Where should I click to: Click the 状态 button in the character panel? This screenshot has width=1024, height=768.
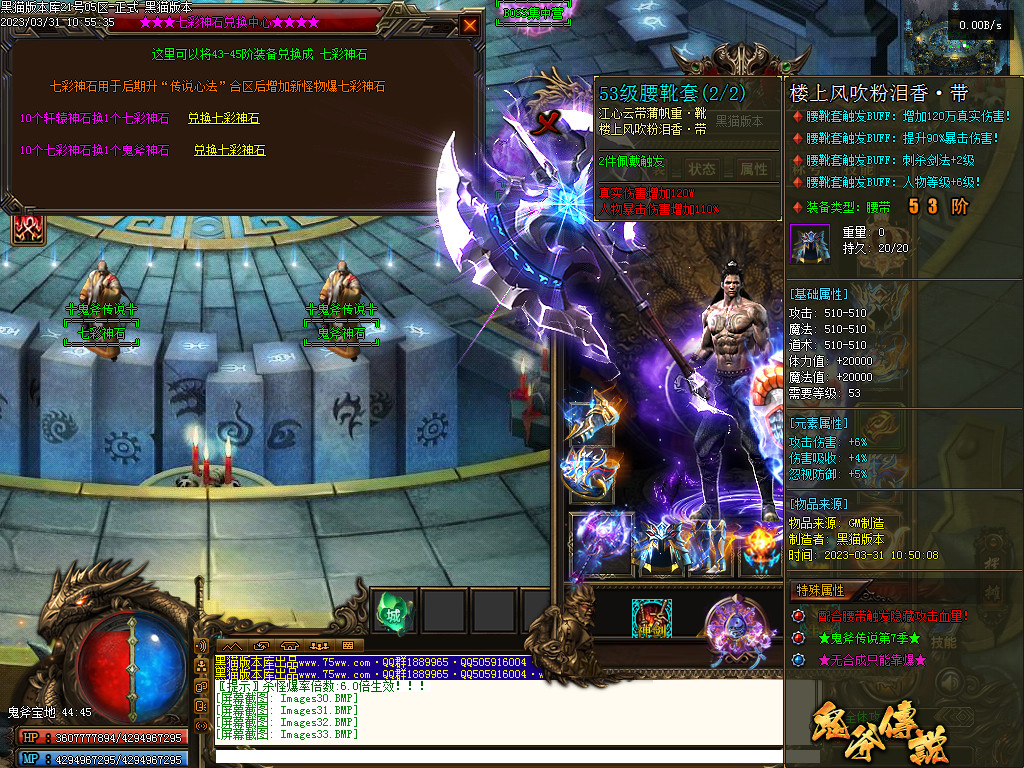[702, 169]
